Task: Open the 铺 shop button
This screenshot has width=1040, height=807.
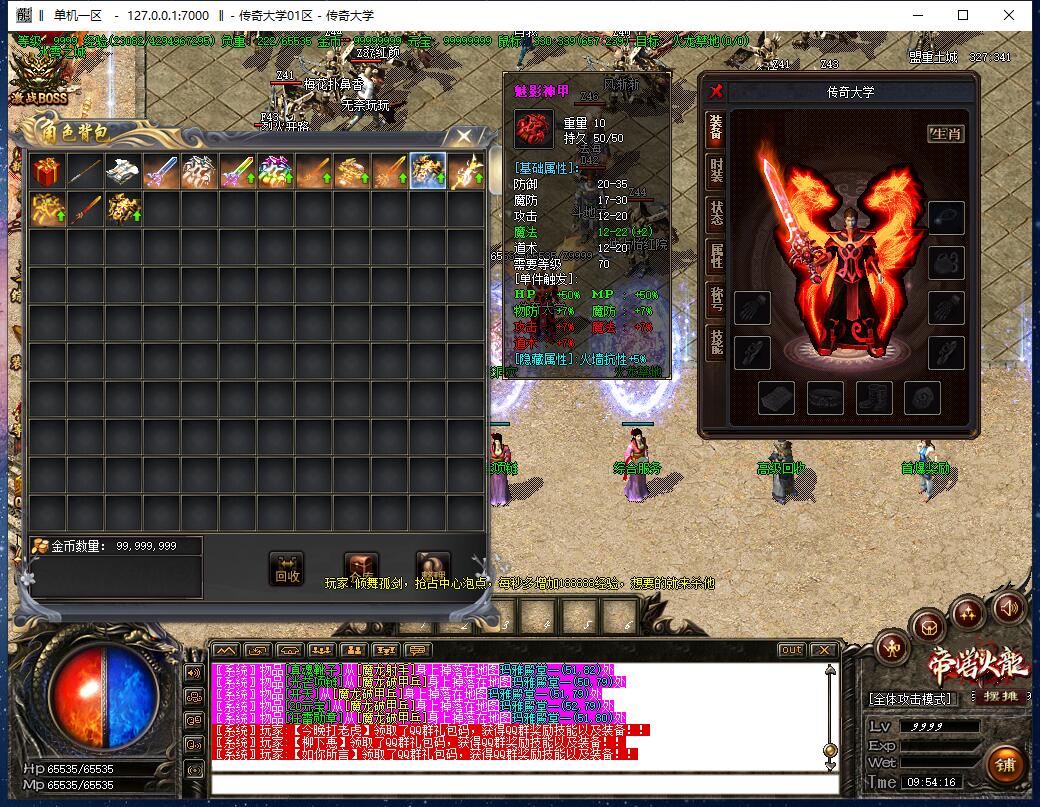Action: tap(1005, 765)
